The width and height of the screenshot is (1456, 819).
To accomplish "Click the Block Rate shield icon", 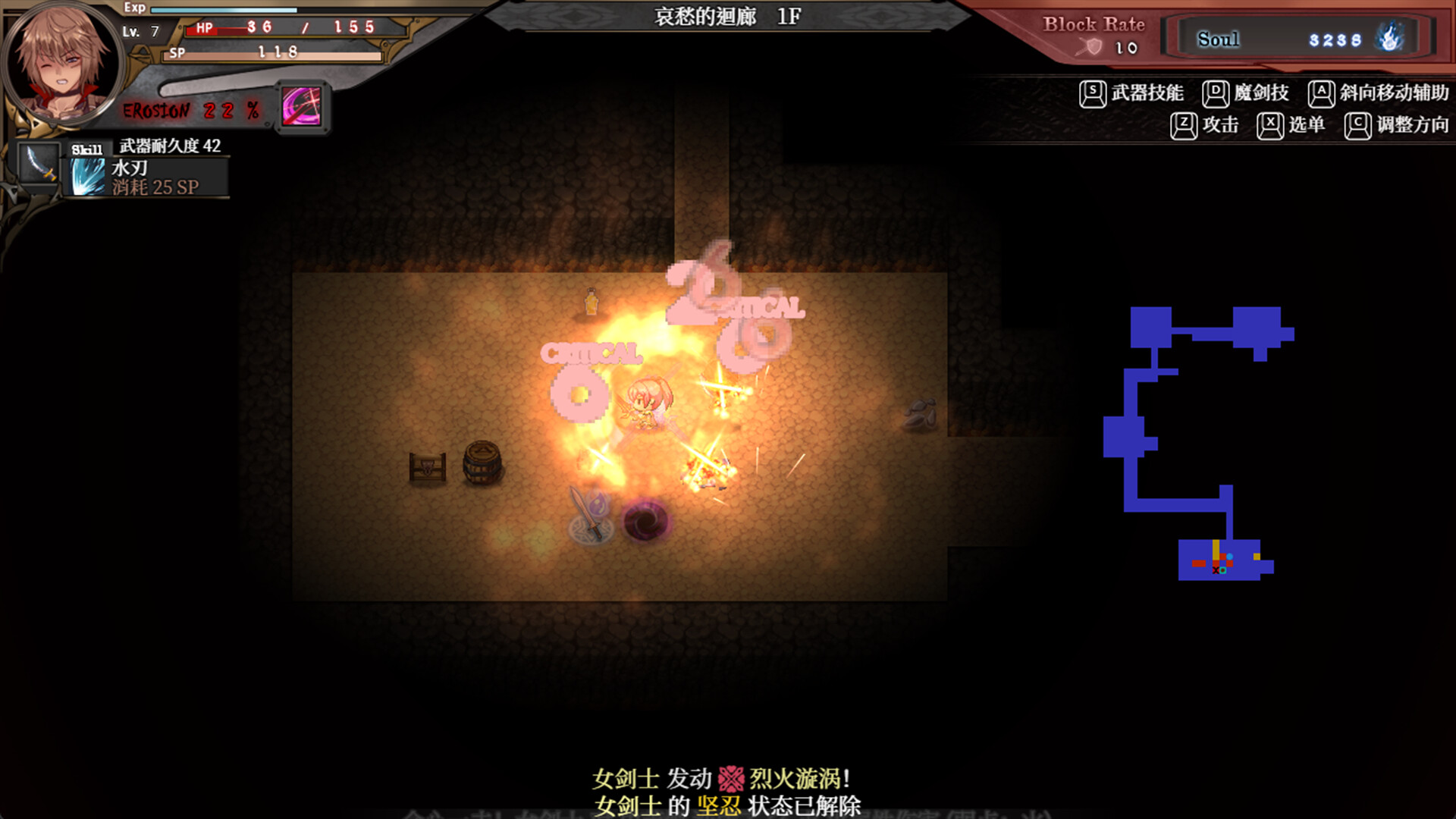I will [1090, 46].
